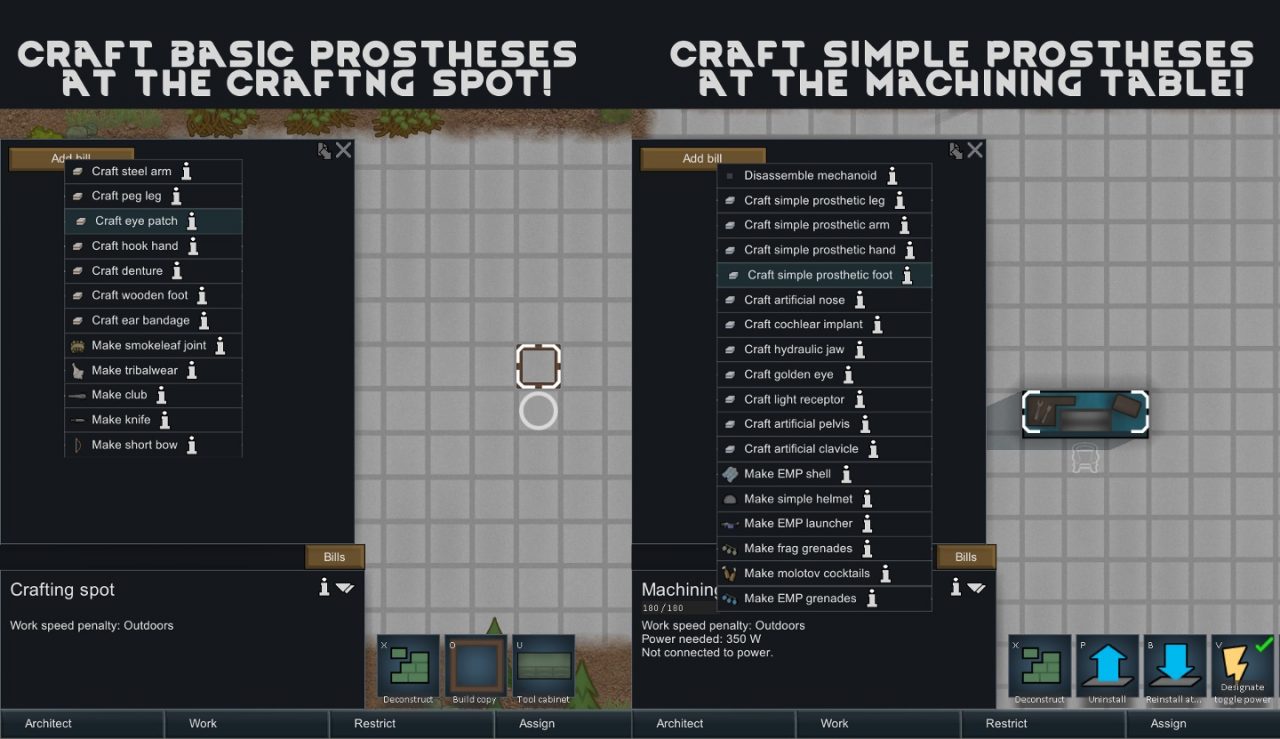Viewport: 1280px width, 739px height.
Task: Click the Reinstall at icon
Action: pos(1175,667)
